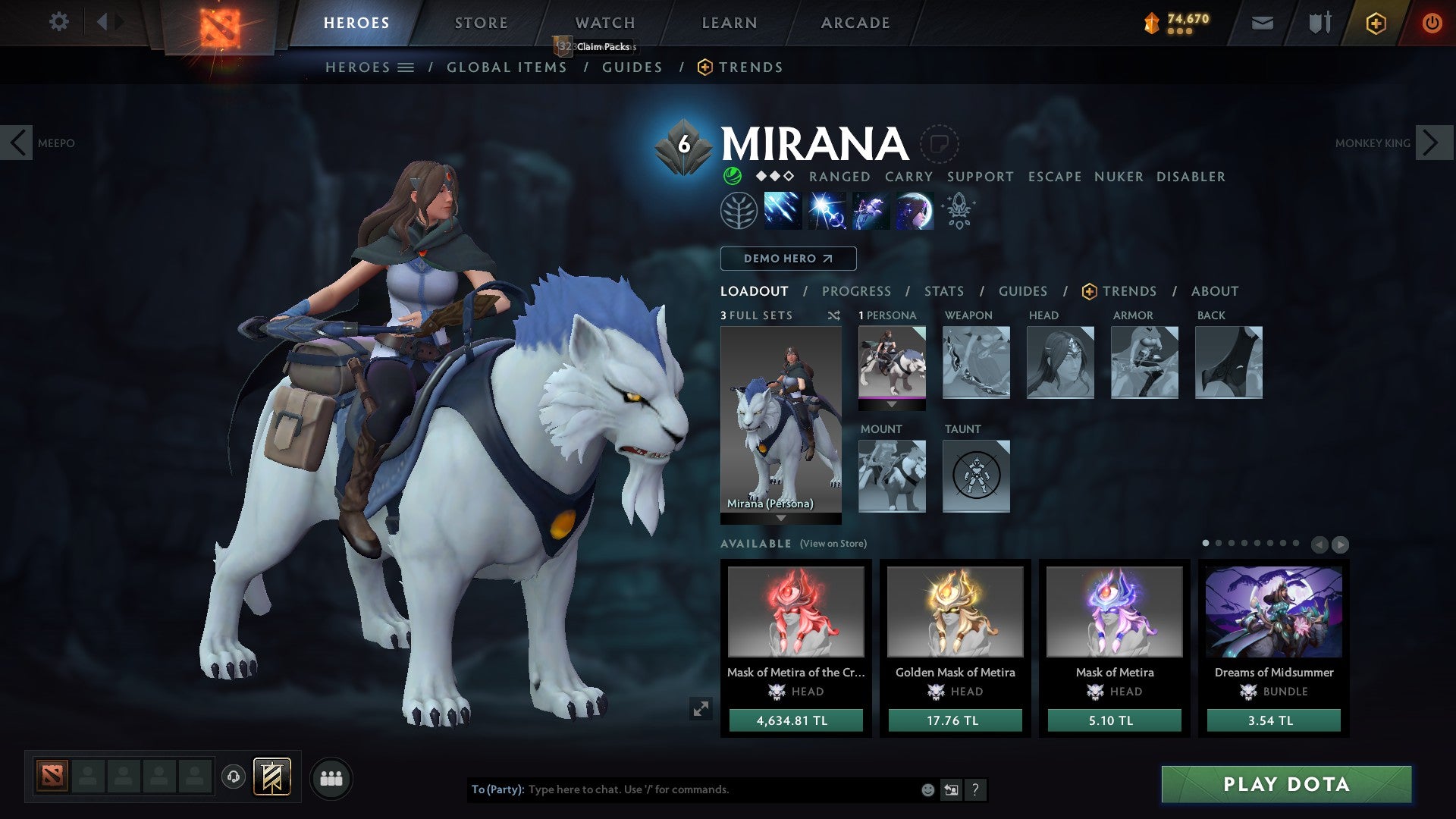Image resolution: width=1456 pixels, height=819 pixels.
Task: Expand the Persona slot down arrow
Action: tap(893, 405)
